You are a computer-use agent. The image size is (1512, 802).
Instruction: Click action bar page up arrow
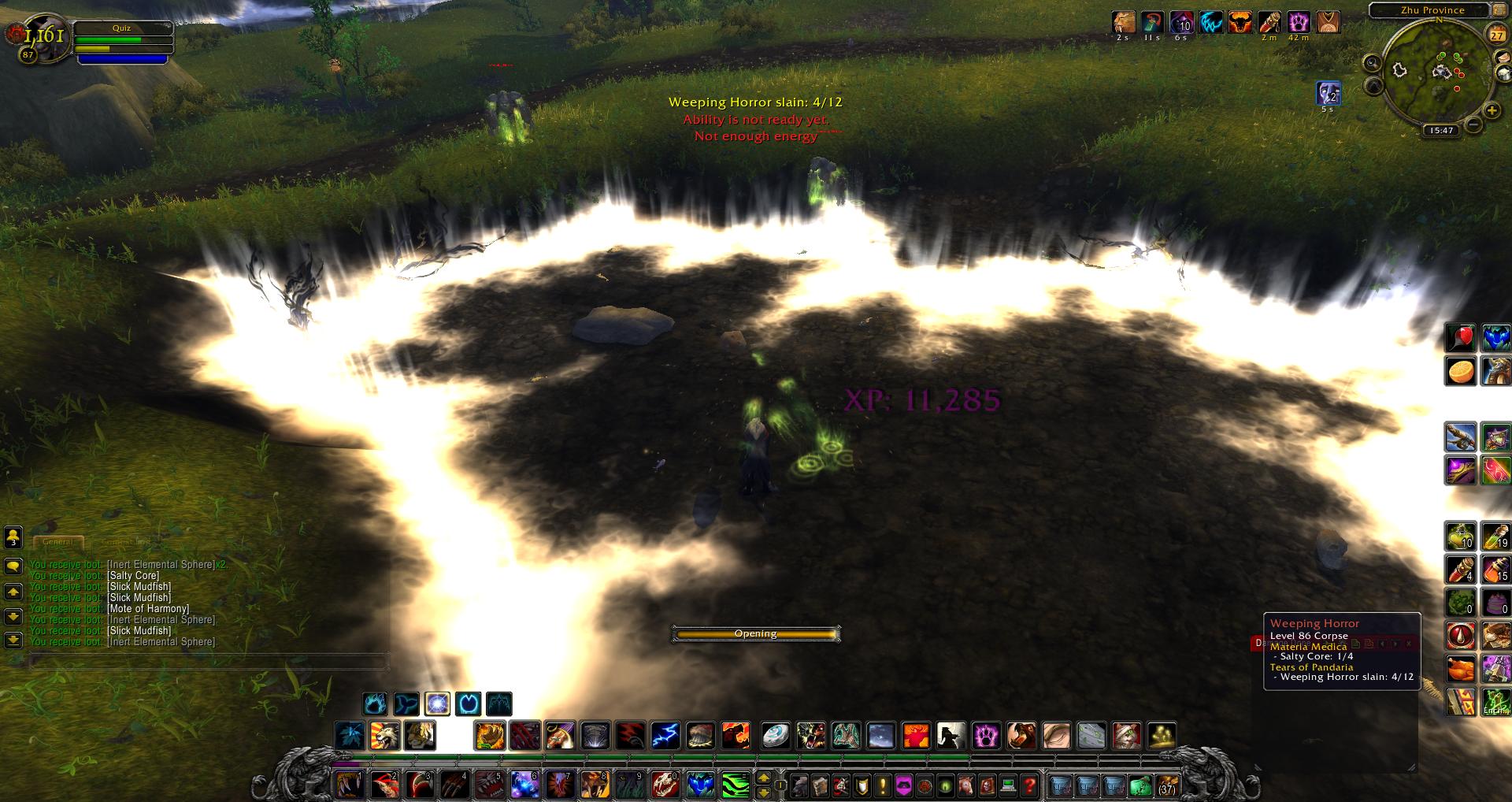pos(763,778)
